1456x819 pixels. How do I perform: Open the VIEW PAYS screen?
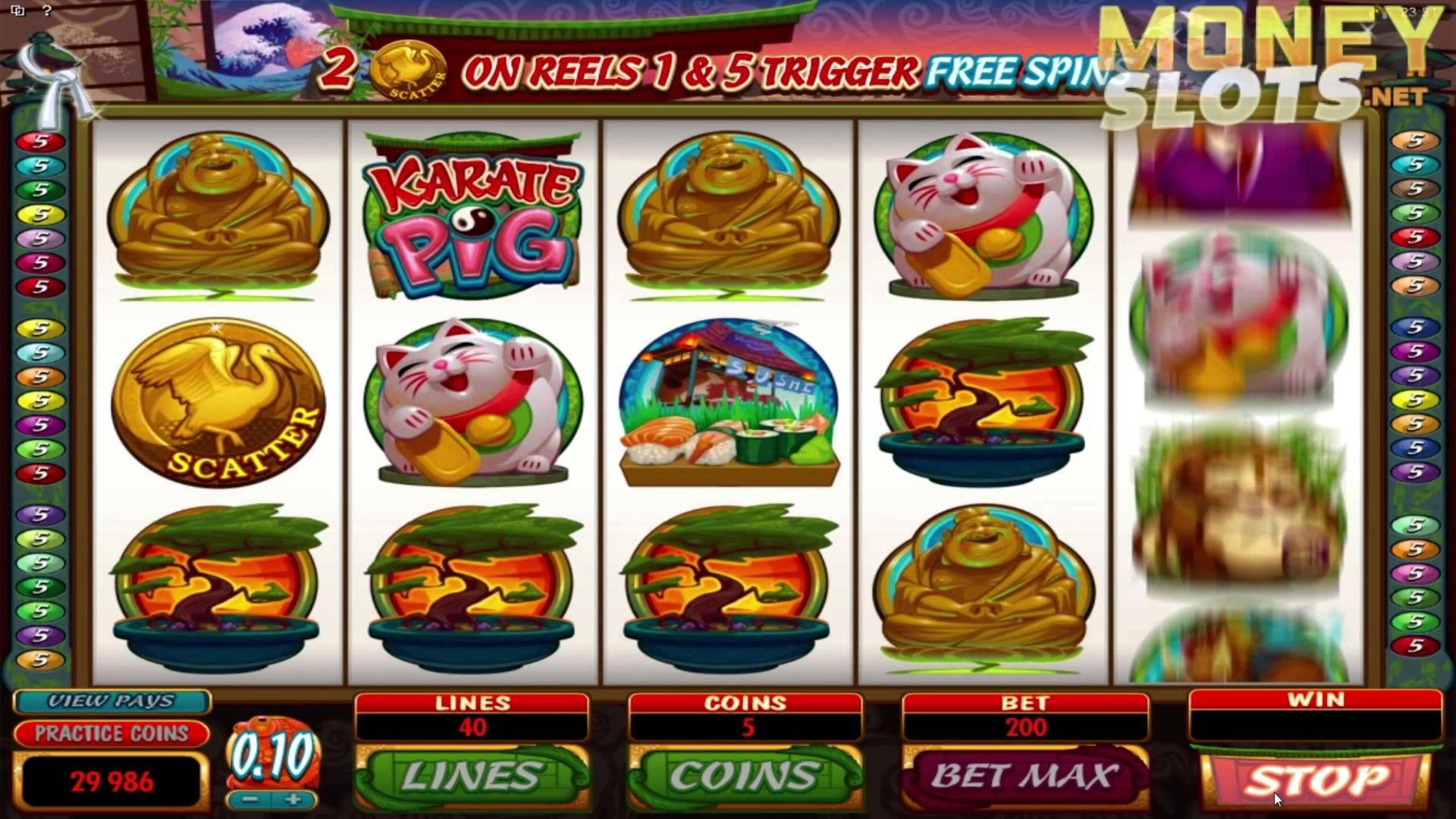tap(111, 701)
